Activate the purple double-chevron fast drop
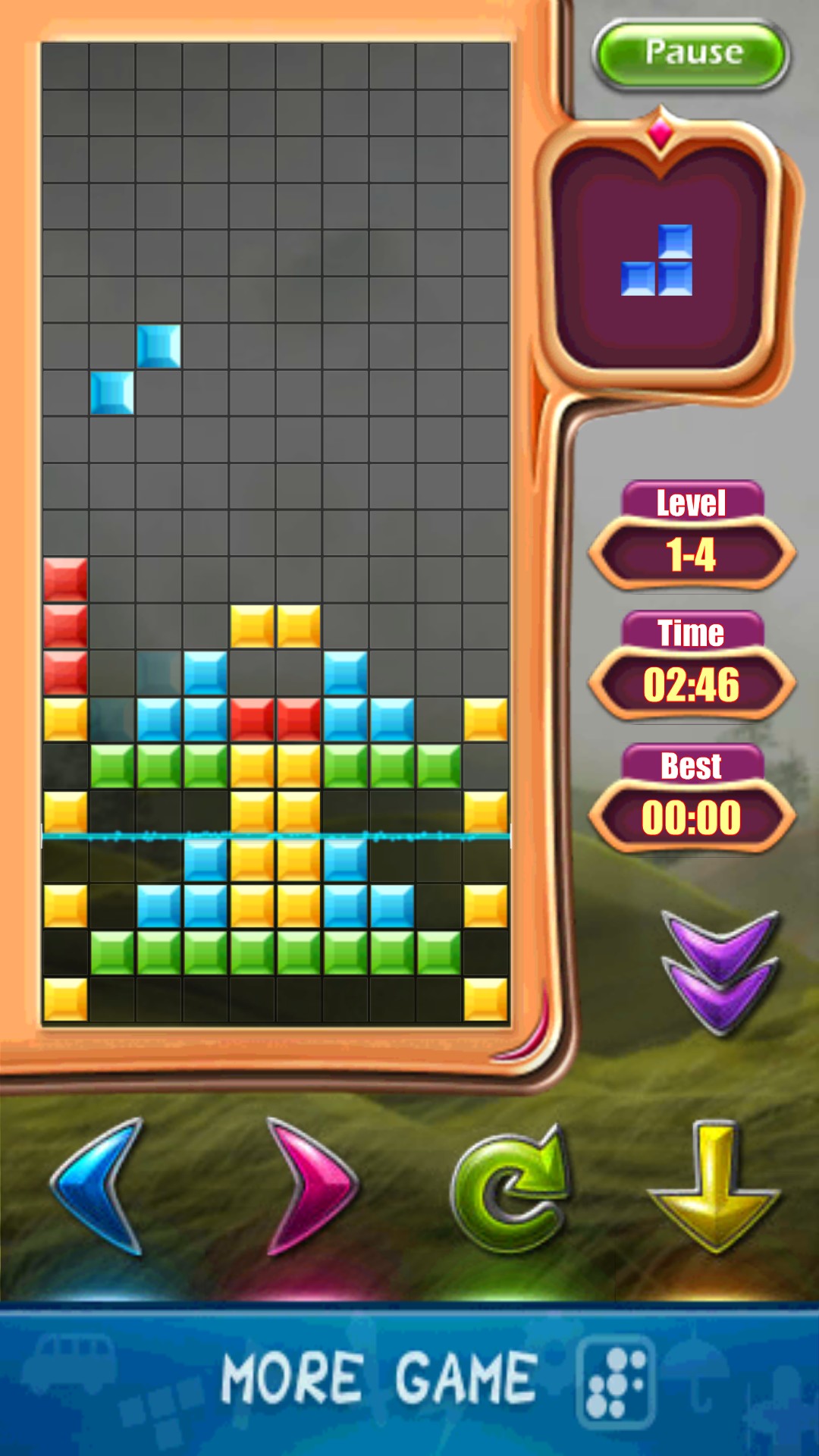 [x=720, y=972]
